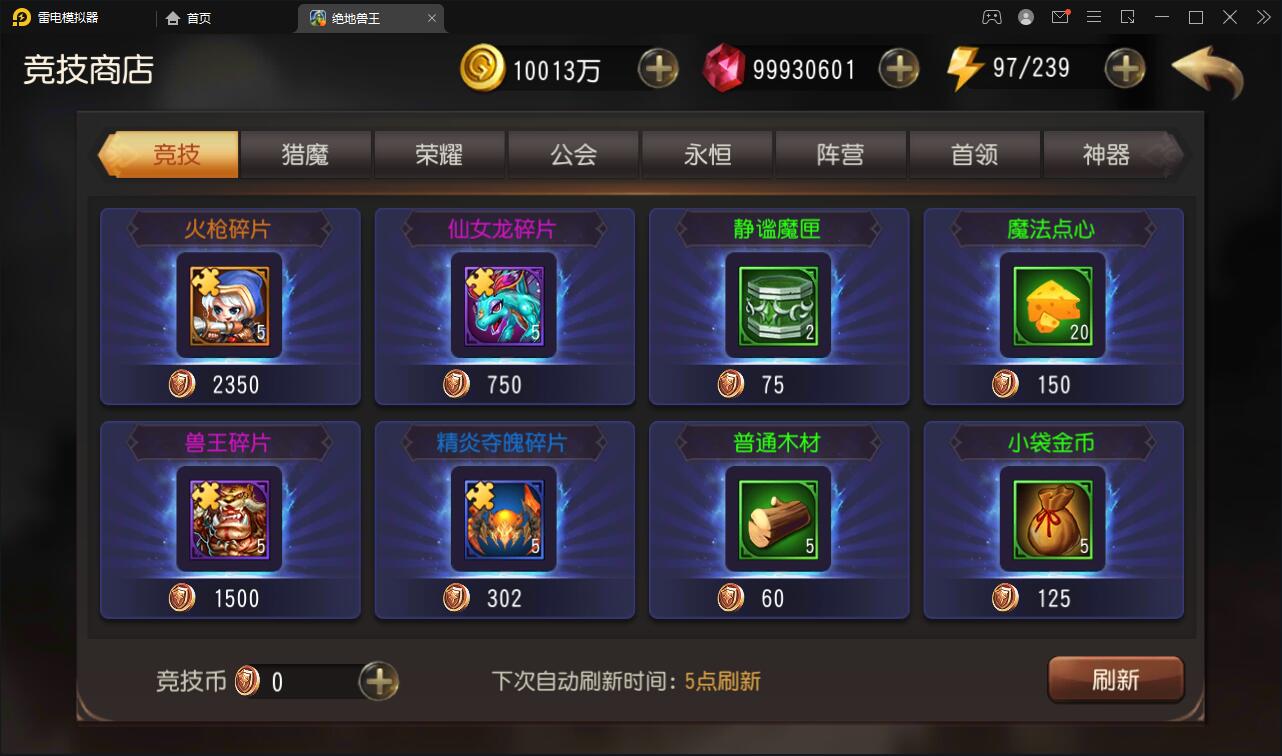Open the emulator hamburger menu
Viewport: 1282px width, 756px height.
point(1094,17)
